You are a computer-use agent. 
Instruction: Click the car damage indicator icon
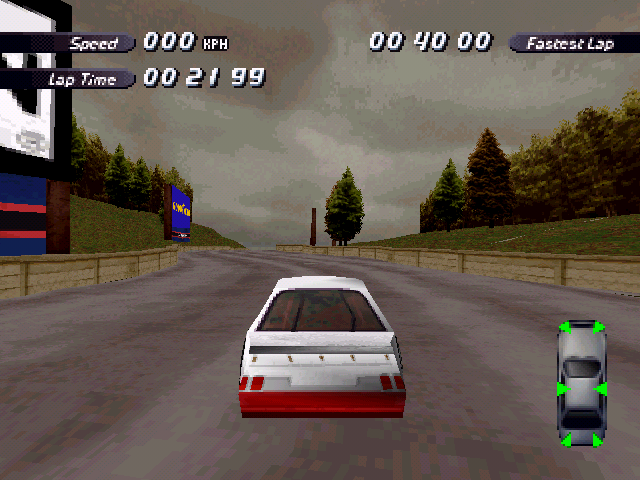pyautogui.click(x=582, y=384)
